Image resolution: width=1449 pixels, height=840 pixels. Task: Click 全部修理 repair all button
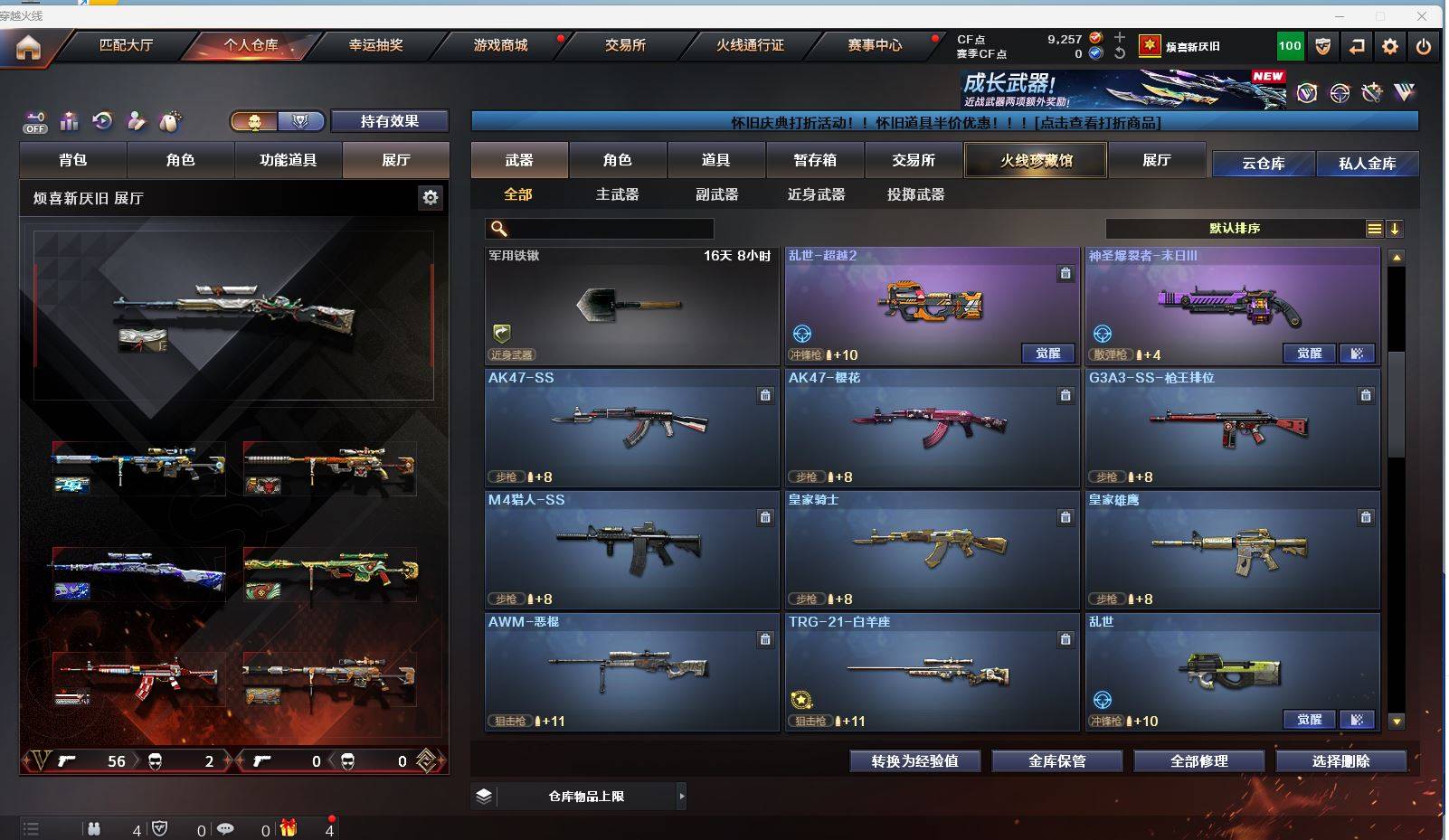1198,761
